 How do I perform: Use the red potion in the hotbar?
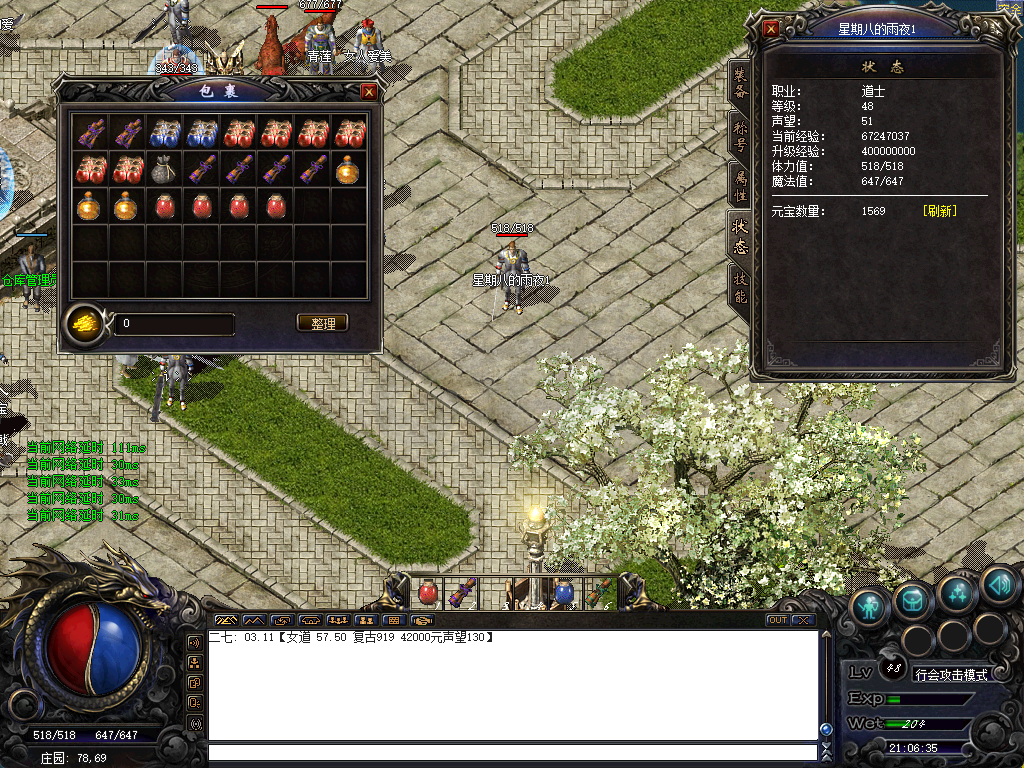(428, 592)
